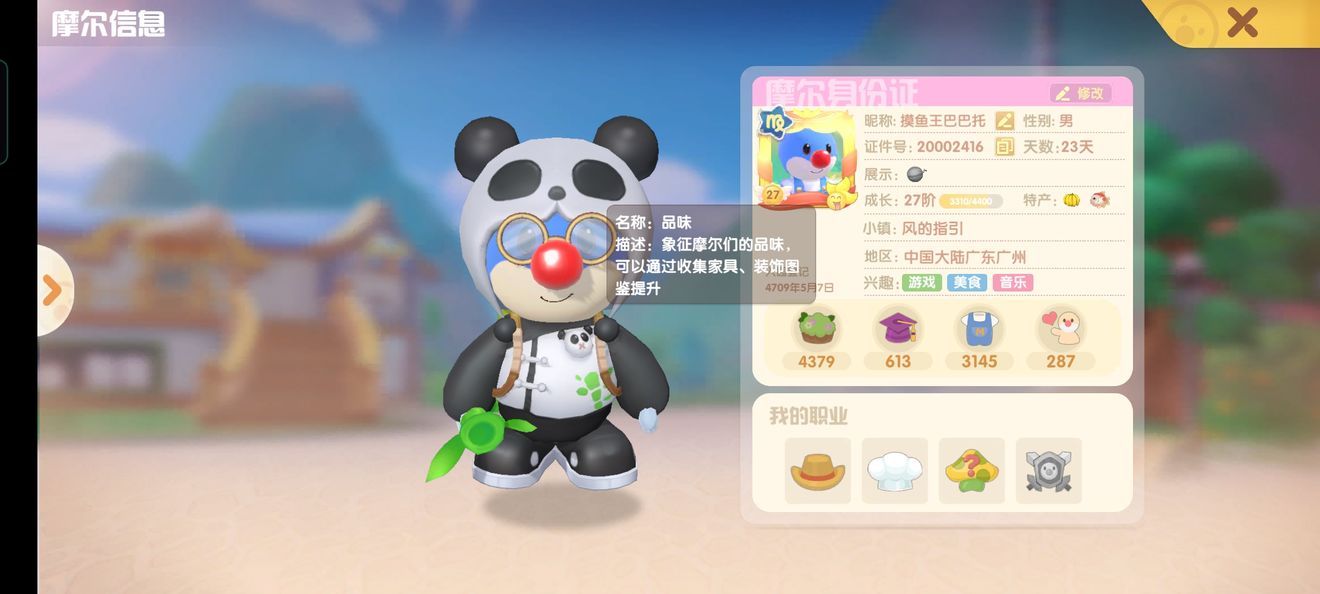
Task: Tap the fish specialty icon
Action: coord(1100,200)
